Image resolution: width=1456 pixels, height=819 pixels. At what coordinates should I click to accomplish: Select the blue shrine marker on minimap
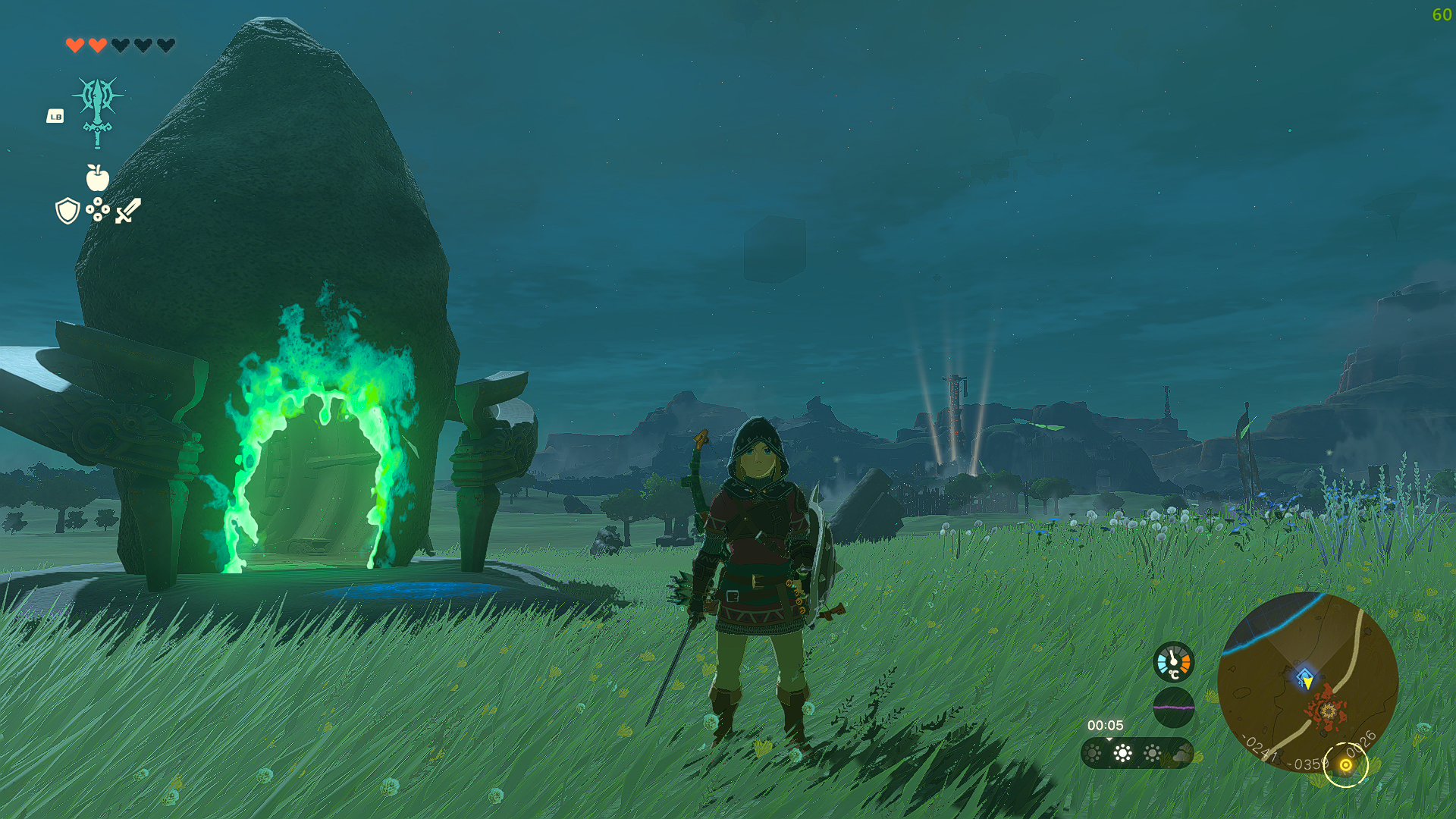pos(1304,676)
